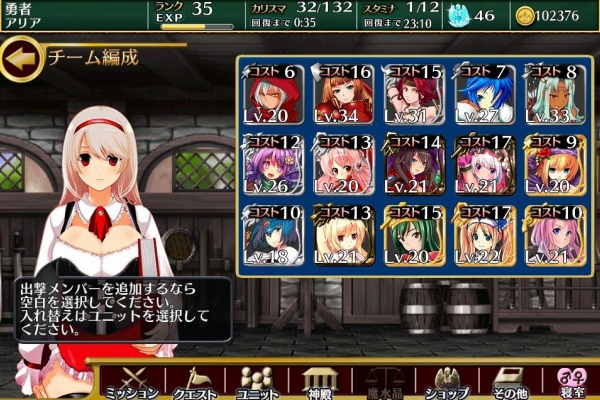Pick the cost 15 Lv.31 unit card
Viewport: 600px width, 400px height.
coord(414,93)
